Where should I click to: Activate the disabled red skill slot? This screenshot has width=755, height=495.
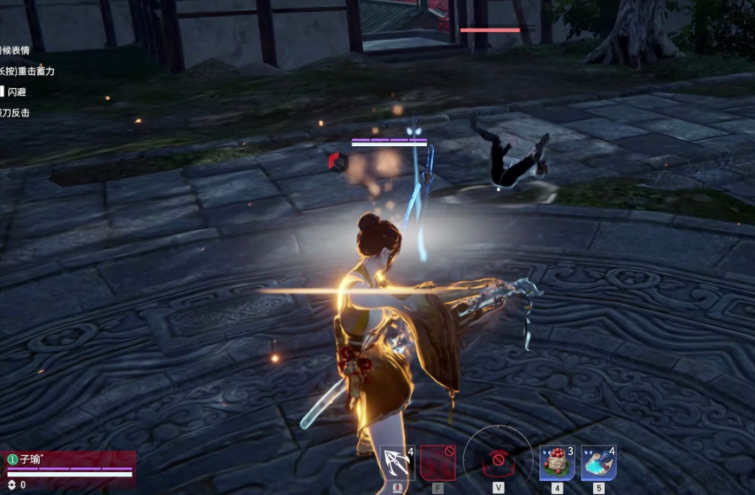(437, 463)
